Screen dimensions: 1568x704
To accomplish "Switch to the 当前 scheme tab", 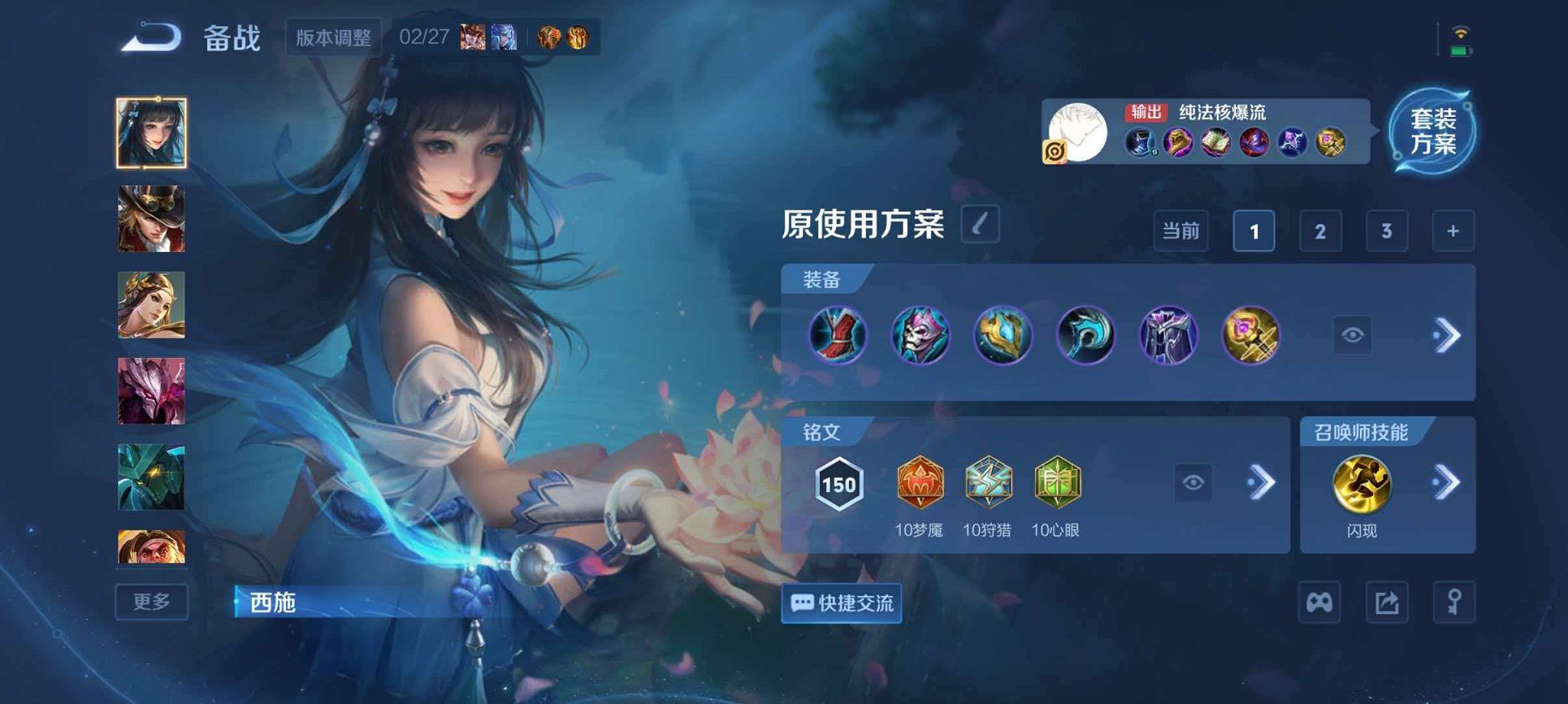I will click(1182, 232).
